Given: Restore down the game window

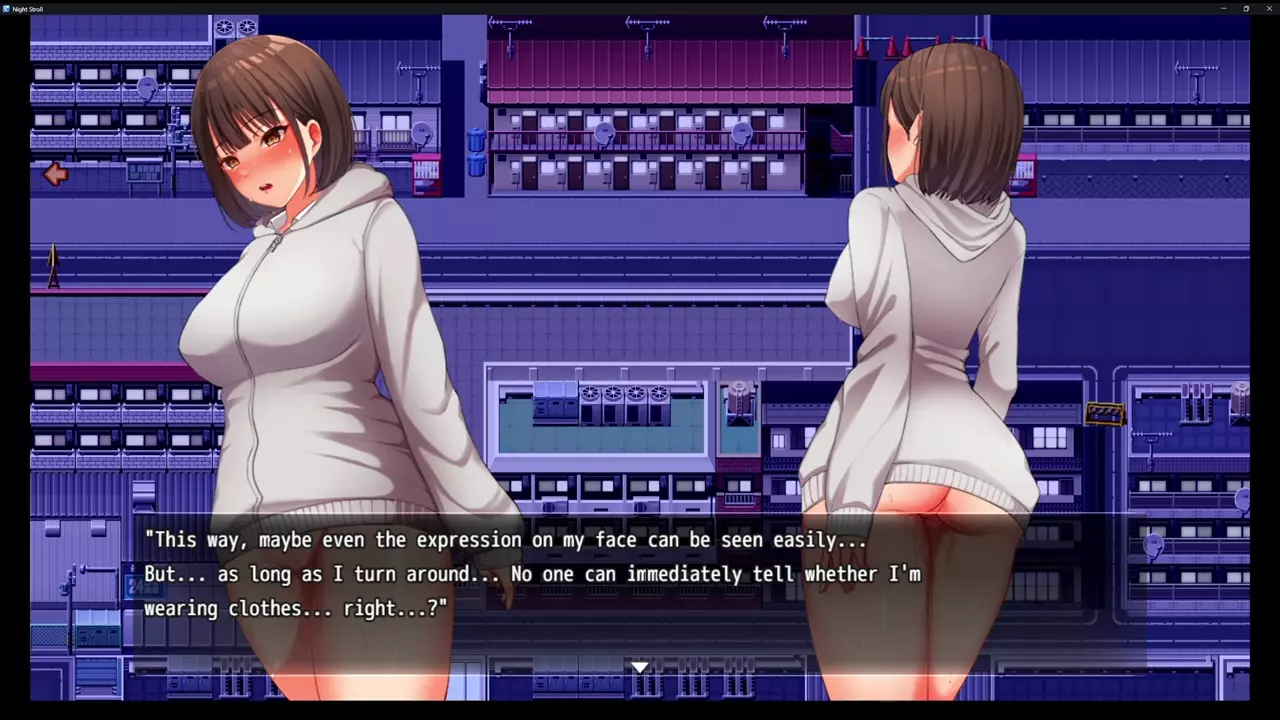Looking at the screenshot, I should click(1246, 8).
